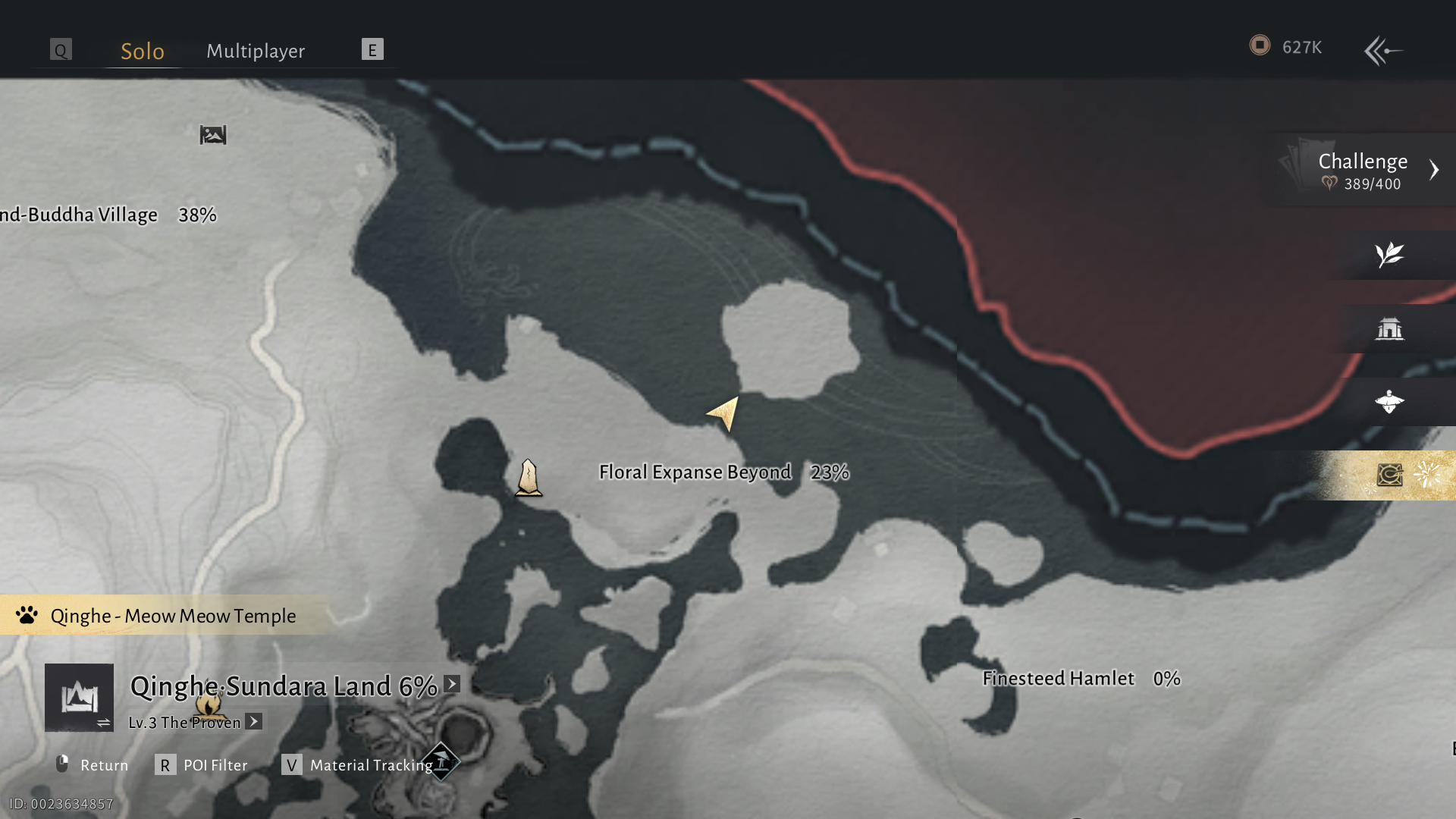Select the diamond-shaped pavilion map marker
The width and height of the screenshot is (1456, 819).
click(x=441, y=761)
